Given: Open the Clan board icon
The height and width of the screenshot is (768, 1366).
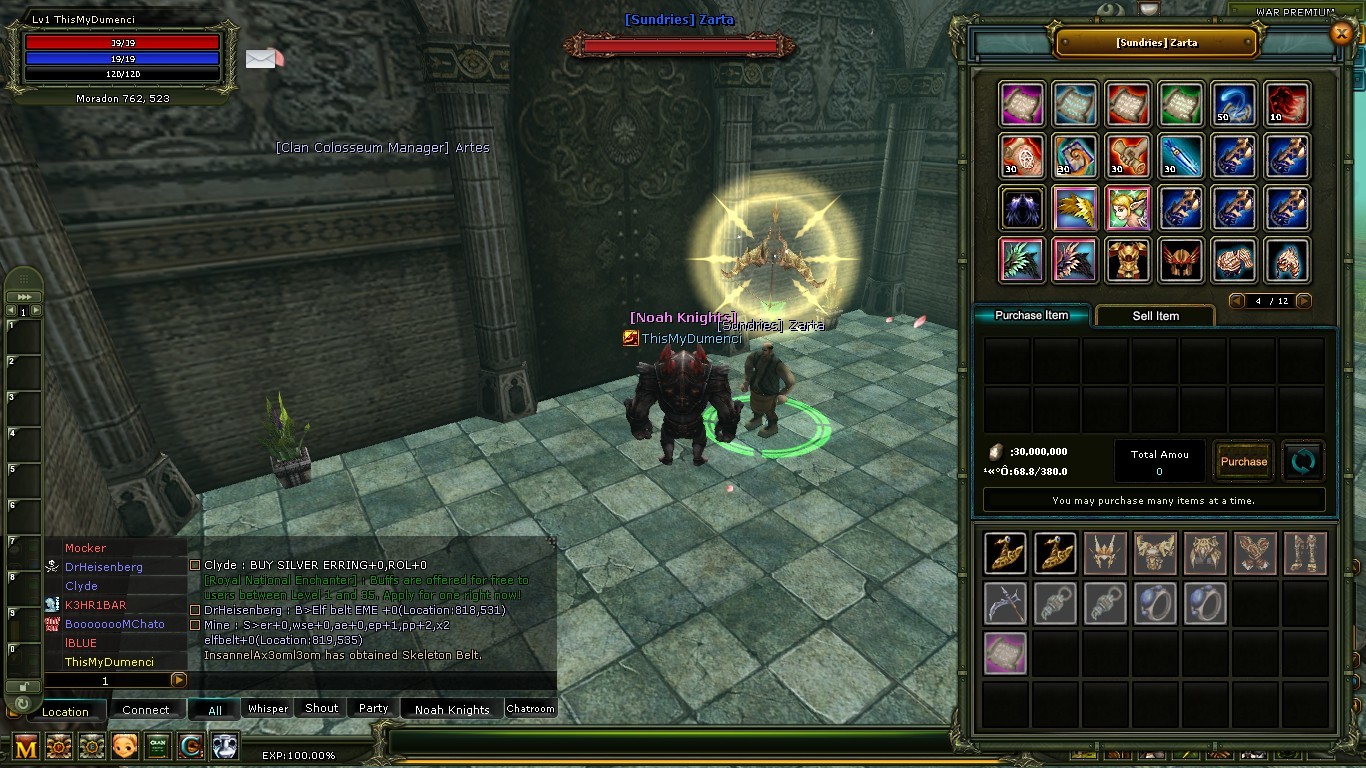Looking at the screenshot, I should click(x=157, y=746).
